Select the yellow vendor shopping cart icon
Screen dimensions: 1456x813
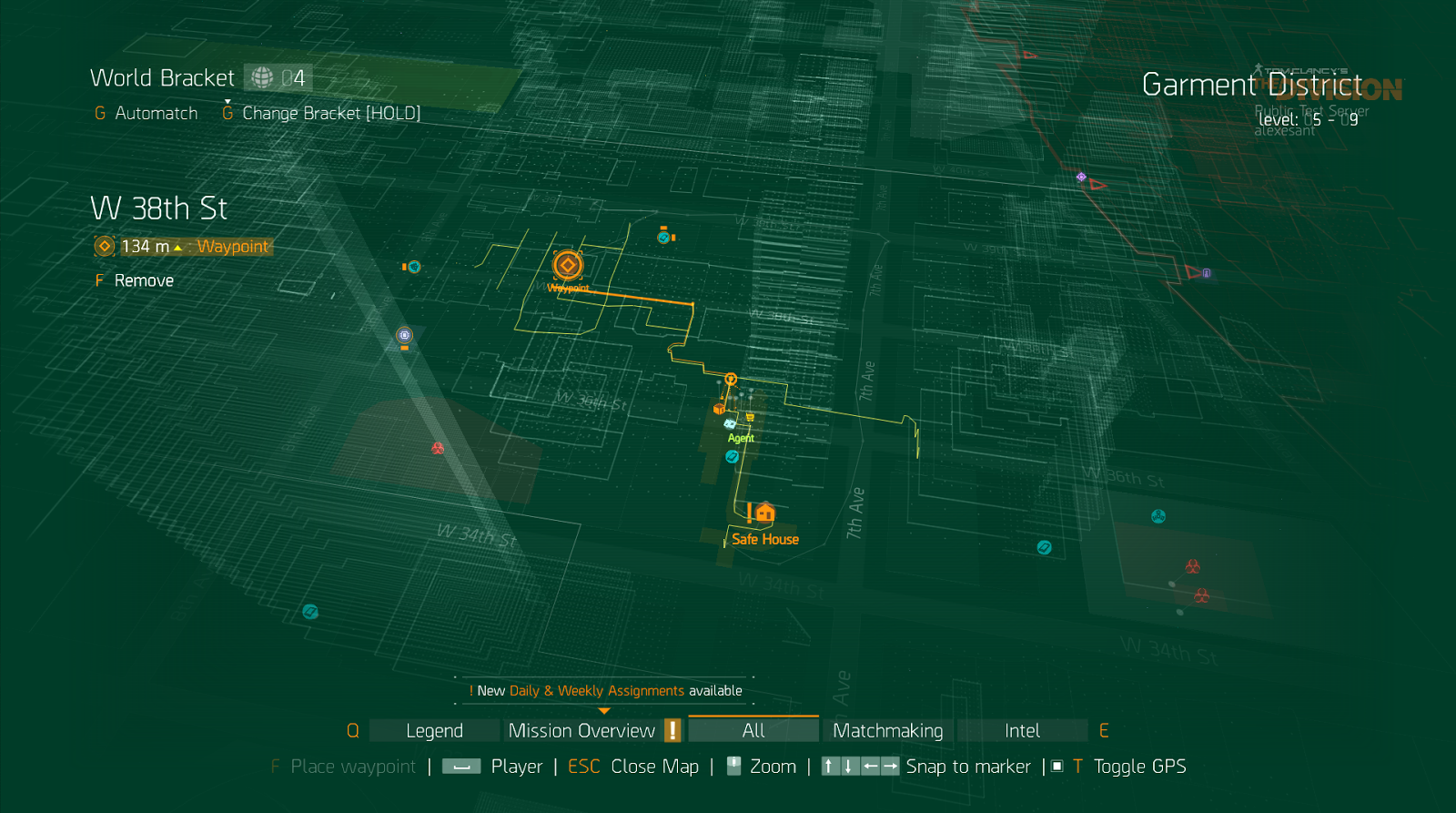tap(750, 417)
